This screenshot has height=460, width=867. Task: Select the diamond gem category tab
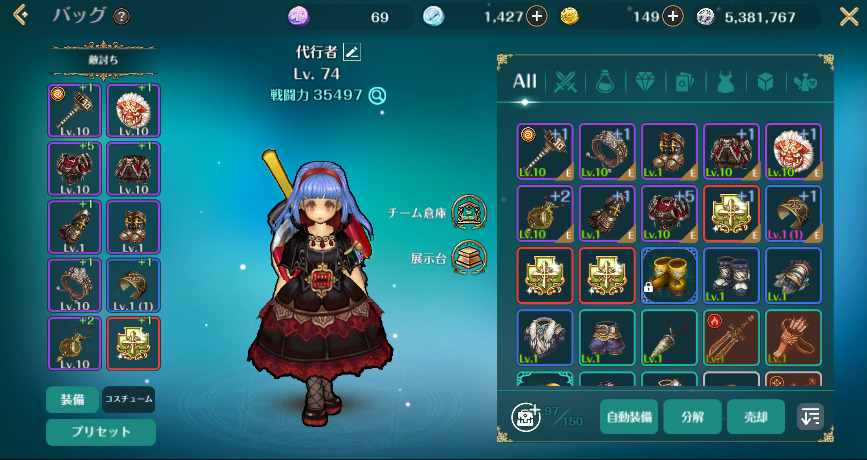tap(645, 81)
